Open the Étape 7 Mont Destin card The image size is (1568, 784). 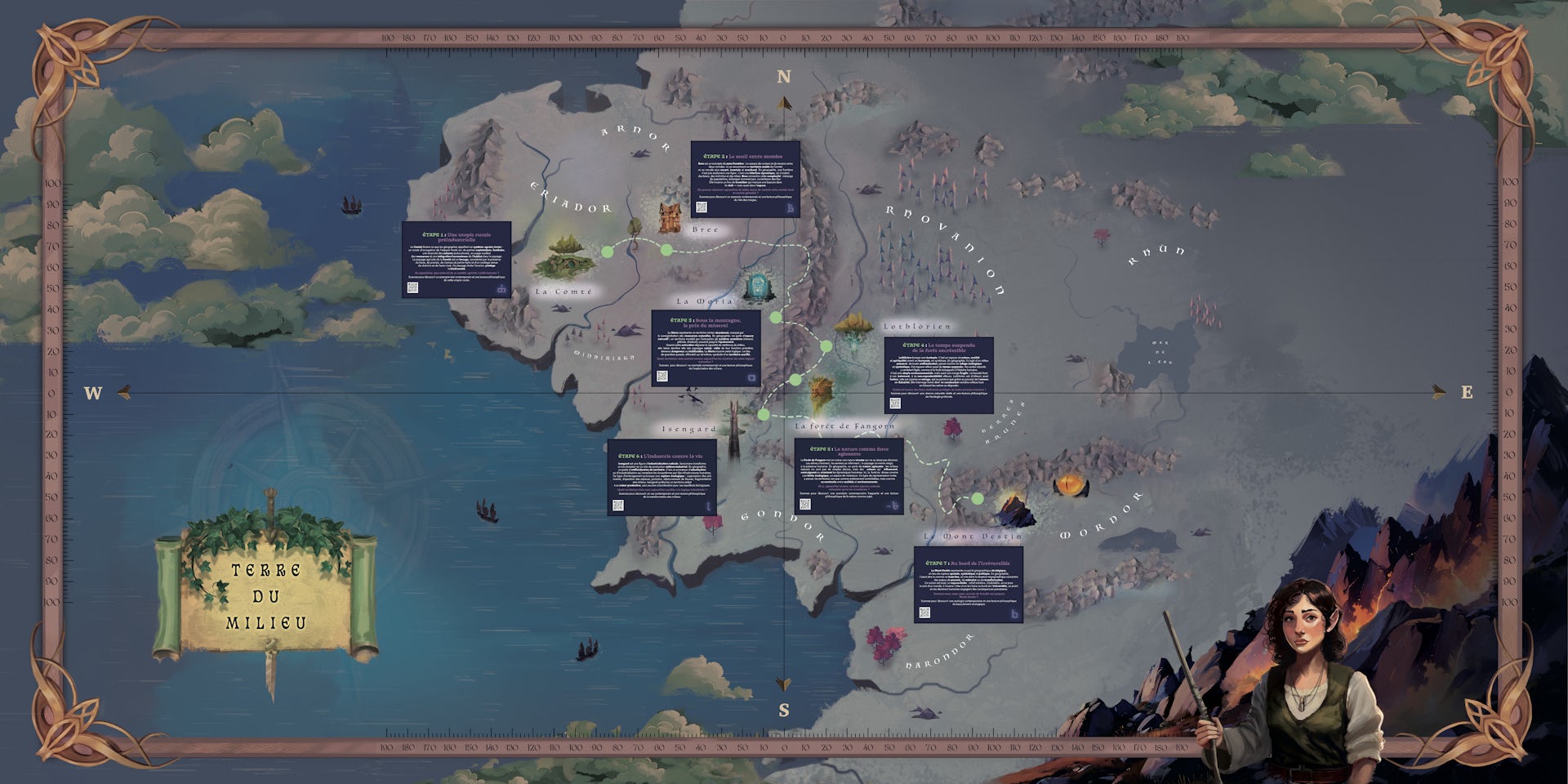click(x=968, y=585)
